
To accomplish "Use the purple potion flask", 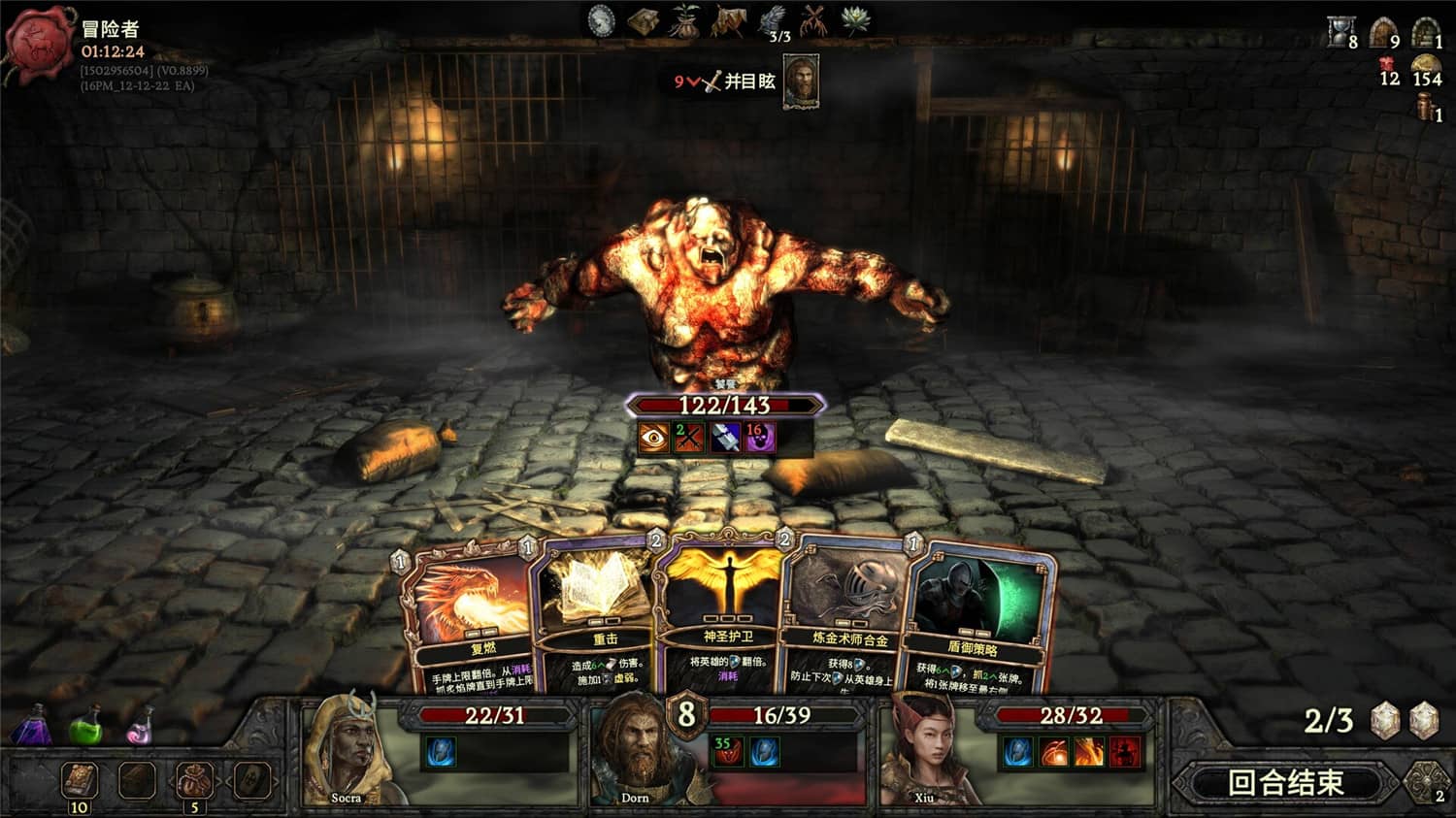I will [x=36, y=726].
